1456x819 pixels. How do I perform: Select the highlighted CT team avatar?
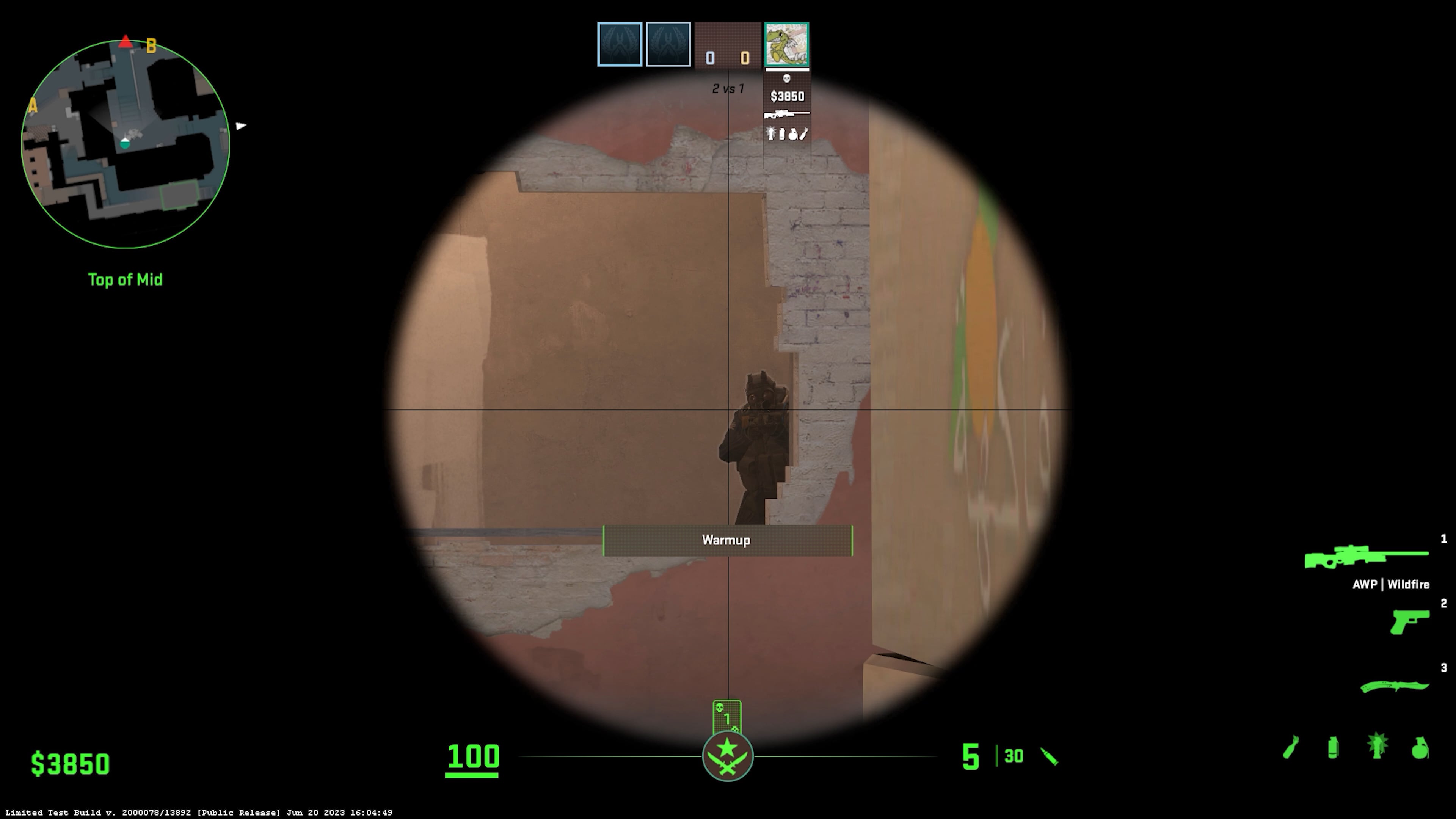620,44
